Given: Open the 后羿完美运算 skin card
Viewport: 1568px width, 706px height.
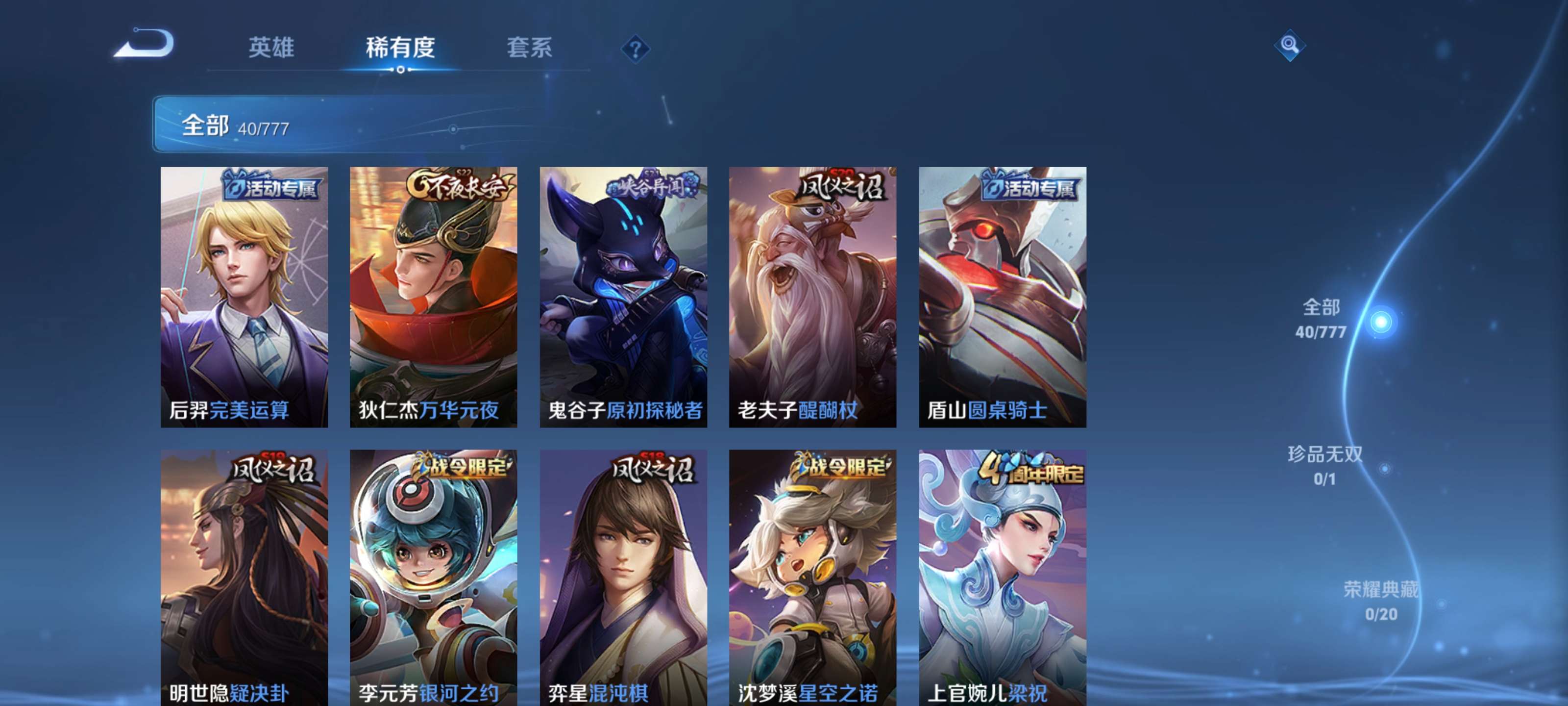Looking at the screenshot, I should (x=244, y=299).
